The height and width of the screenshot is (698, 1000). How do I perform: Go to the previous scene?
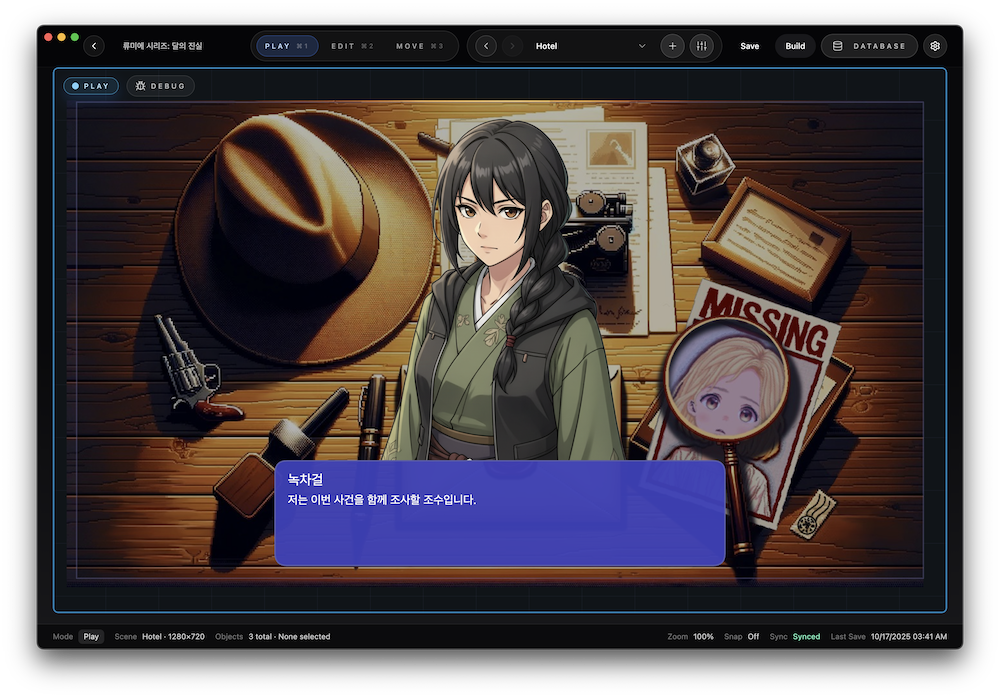click(x=486, y=46)
